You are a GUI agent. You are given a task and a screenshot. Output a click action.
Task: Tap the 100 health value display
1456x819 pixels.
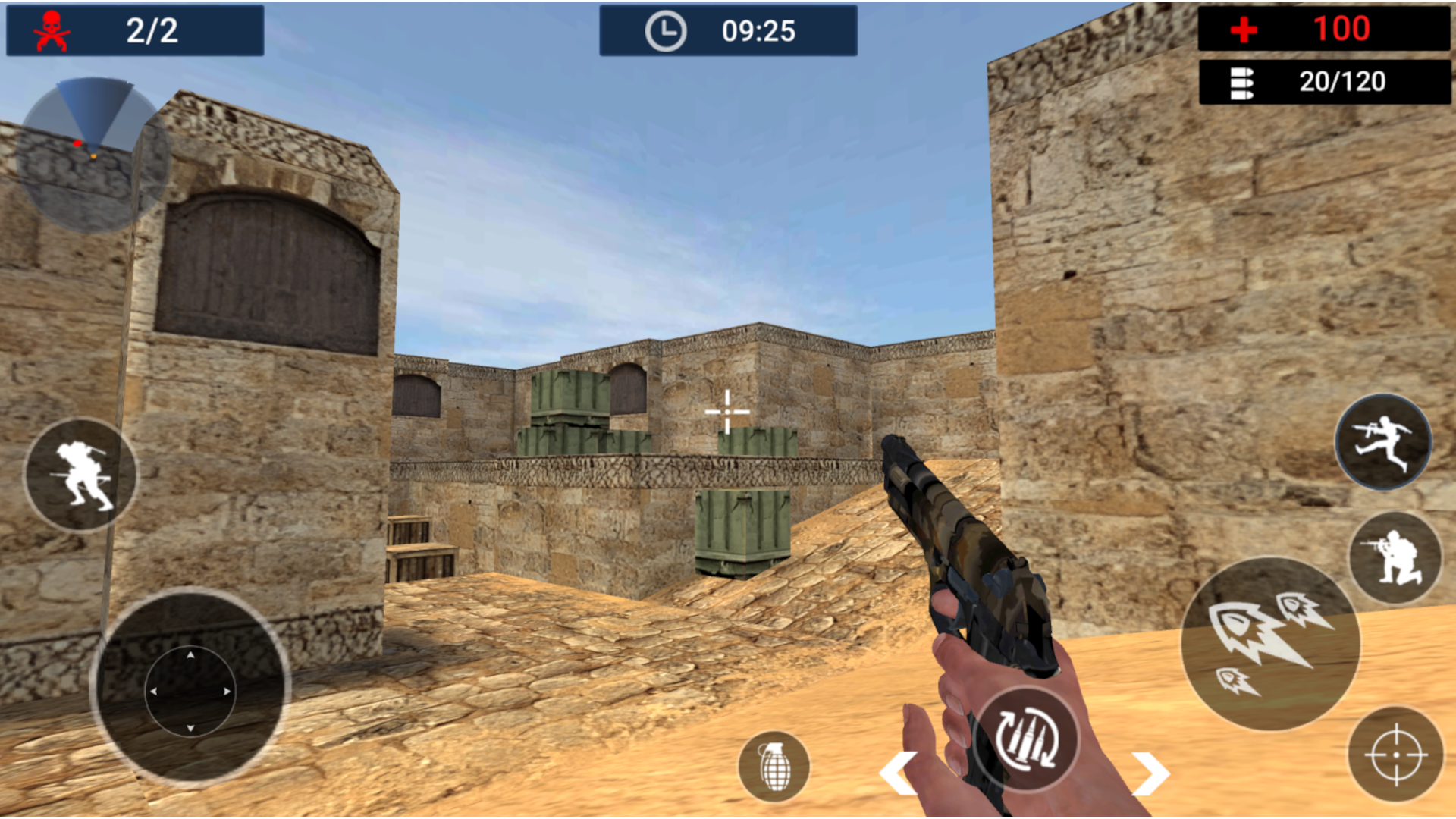[1344, 30]
